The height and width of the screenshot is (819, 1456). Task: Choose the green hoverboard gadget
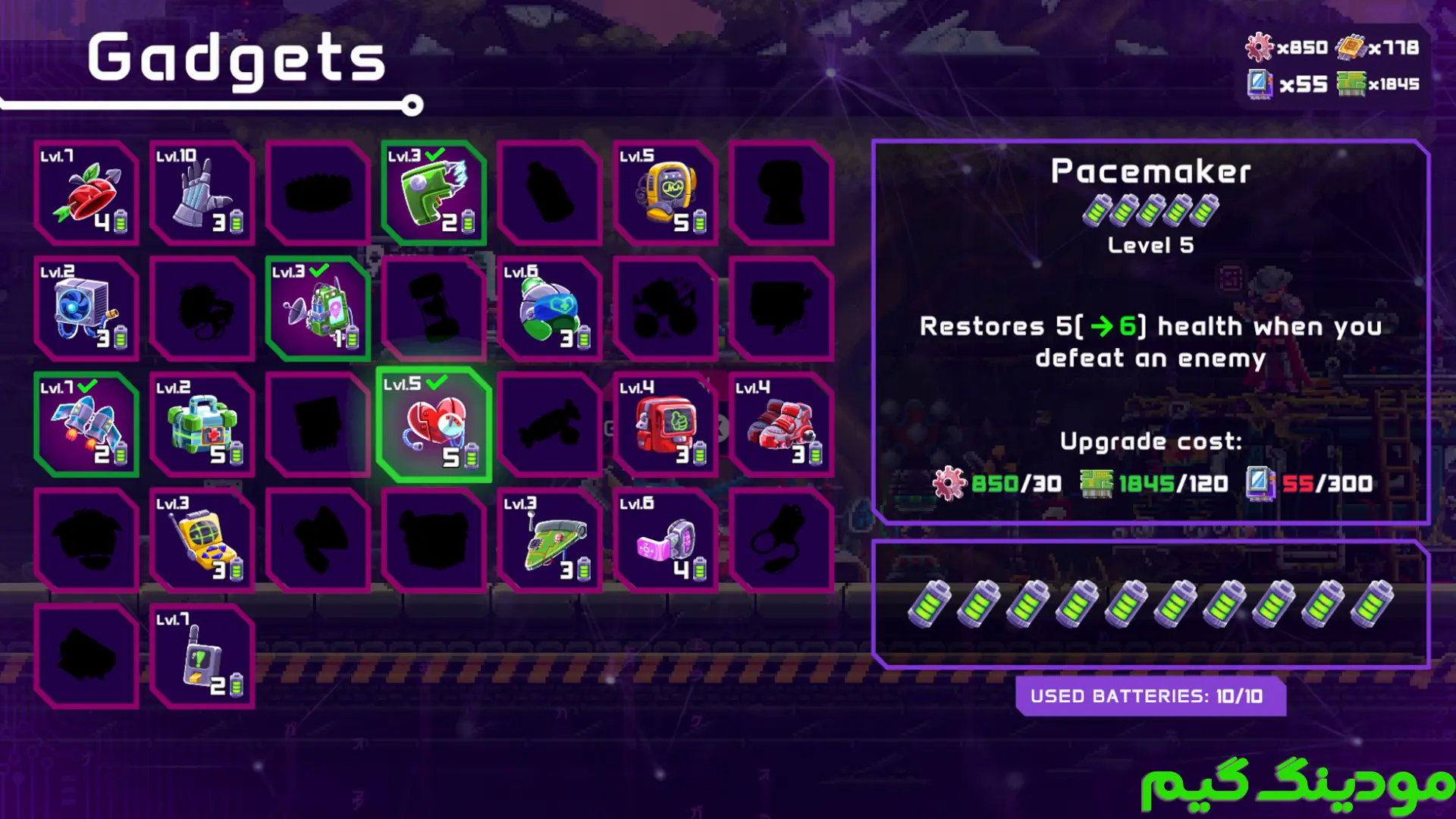coord(549,540)
